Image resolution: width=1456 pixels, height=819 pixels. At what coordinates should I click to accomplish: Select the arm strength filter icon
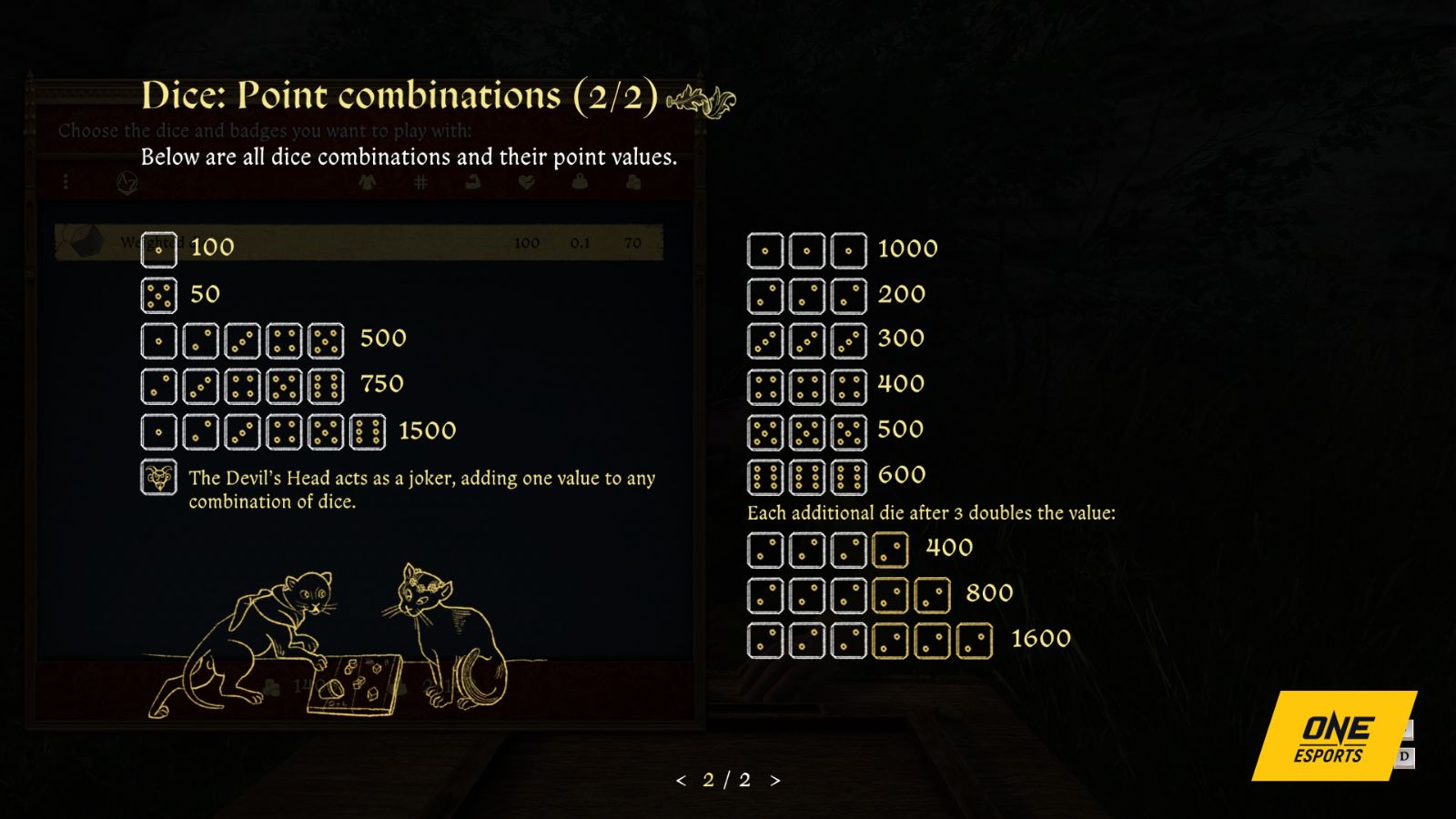point(473,182)
